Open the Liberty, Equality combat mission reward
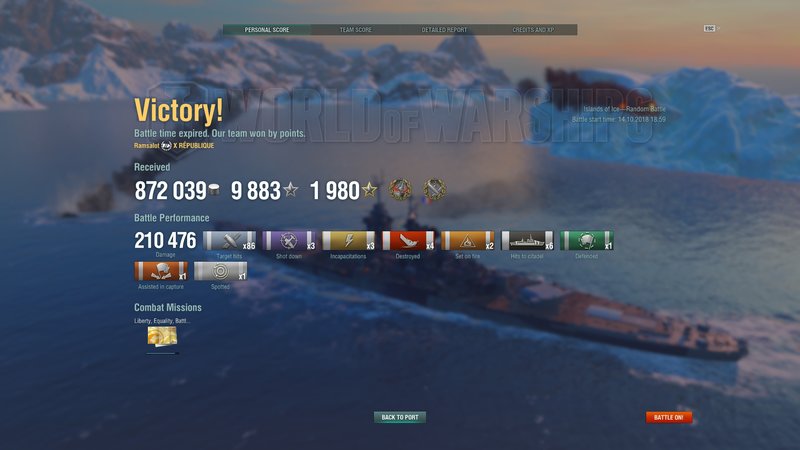Image resolution: width=800 pixels, height=450 pixels. coord(162,338)
